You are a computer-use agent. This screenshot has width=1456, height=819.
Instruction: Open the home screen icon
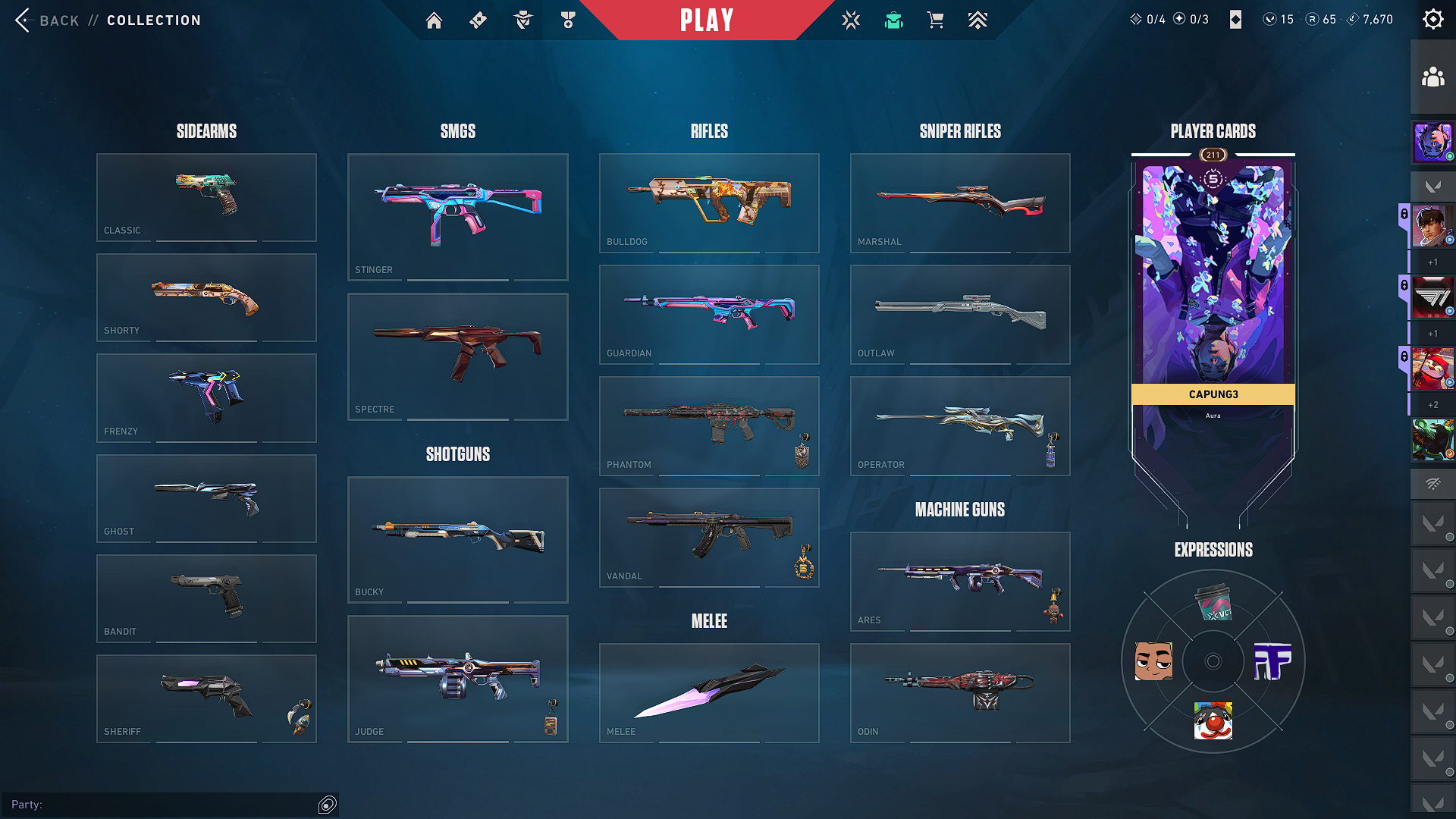434,20
